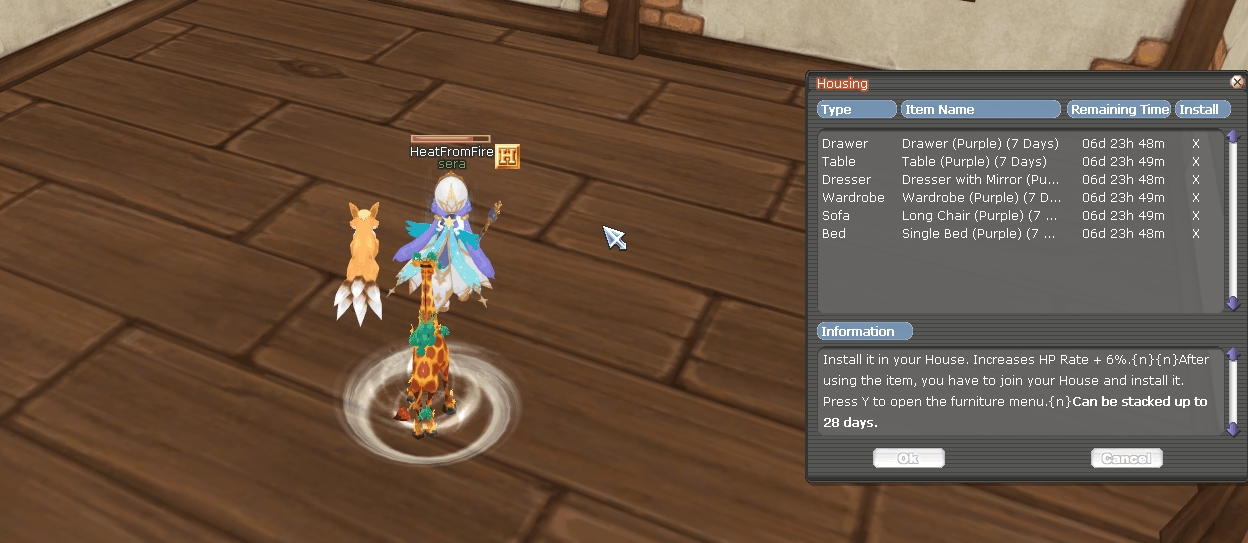Select the Drawer (Purple) furniture row

tap(979, 144)
